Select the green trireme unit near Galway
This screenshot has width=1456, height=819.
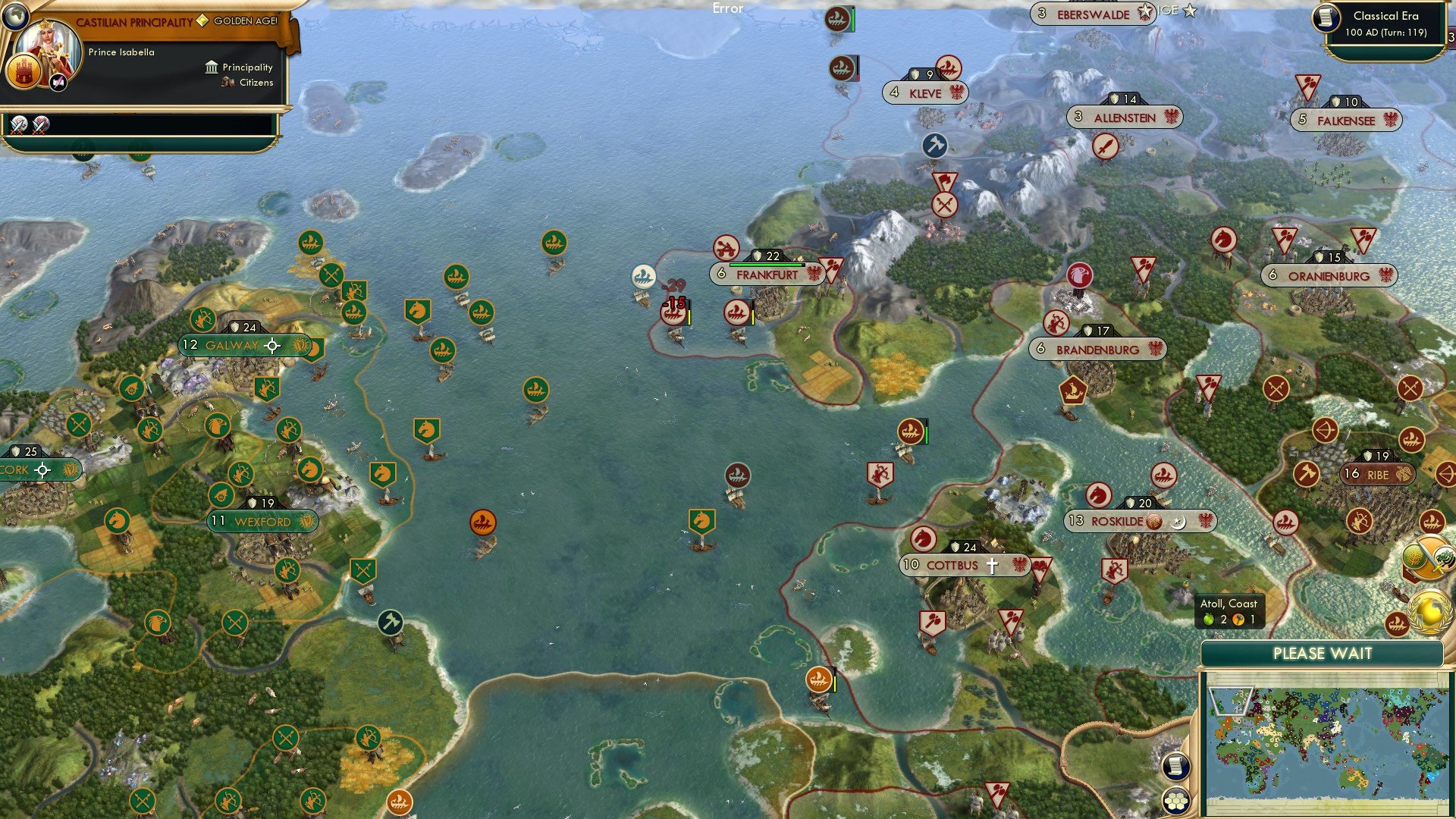(x=354, y=312)
